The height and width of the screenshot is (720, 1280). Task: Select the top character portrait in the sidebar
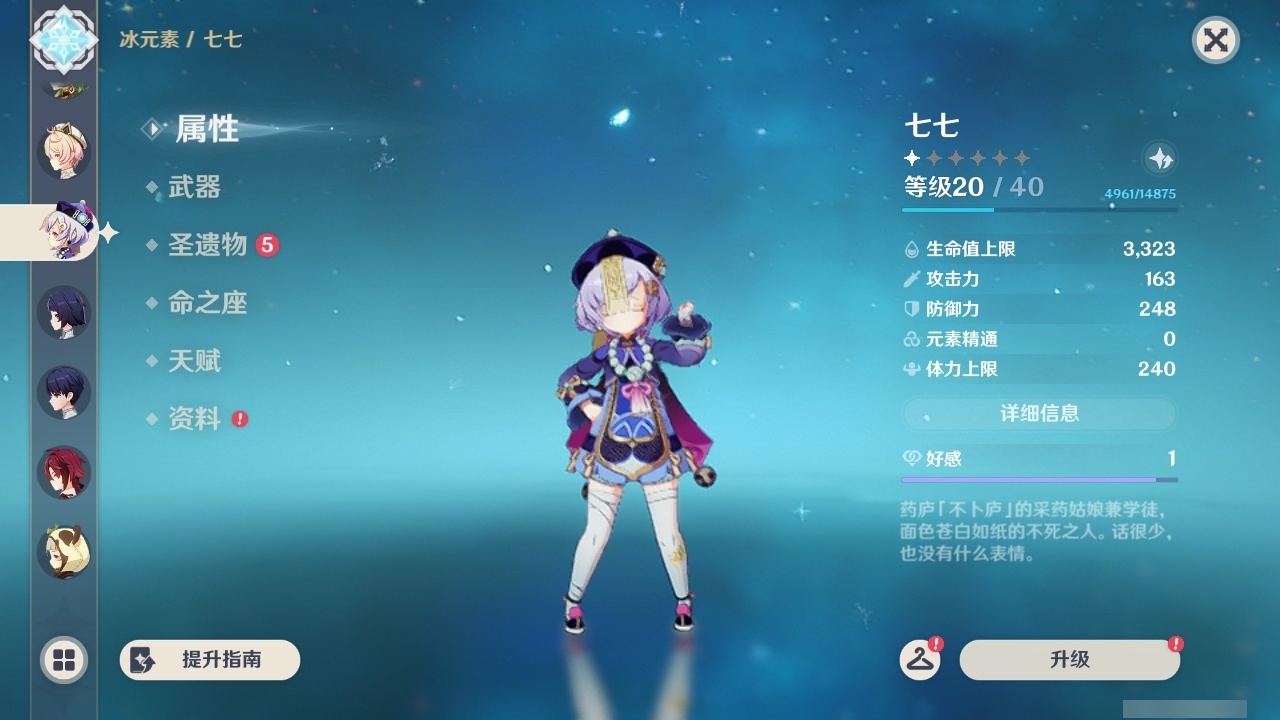coord(62,150)
